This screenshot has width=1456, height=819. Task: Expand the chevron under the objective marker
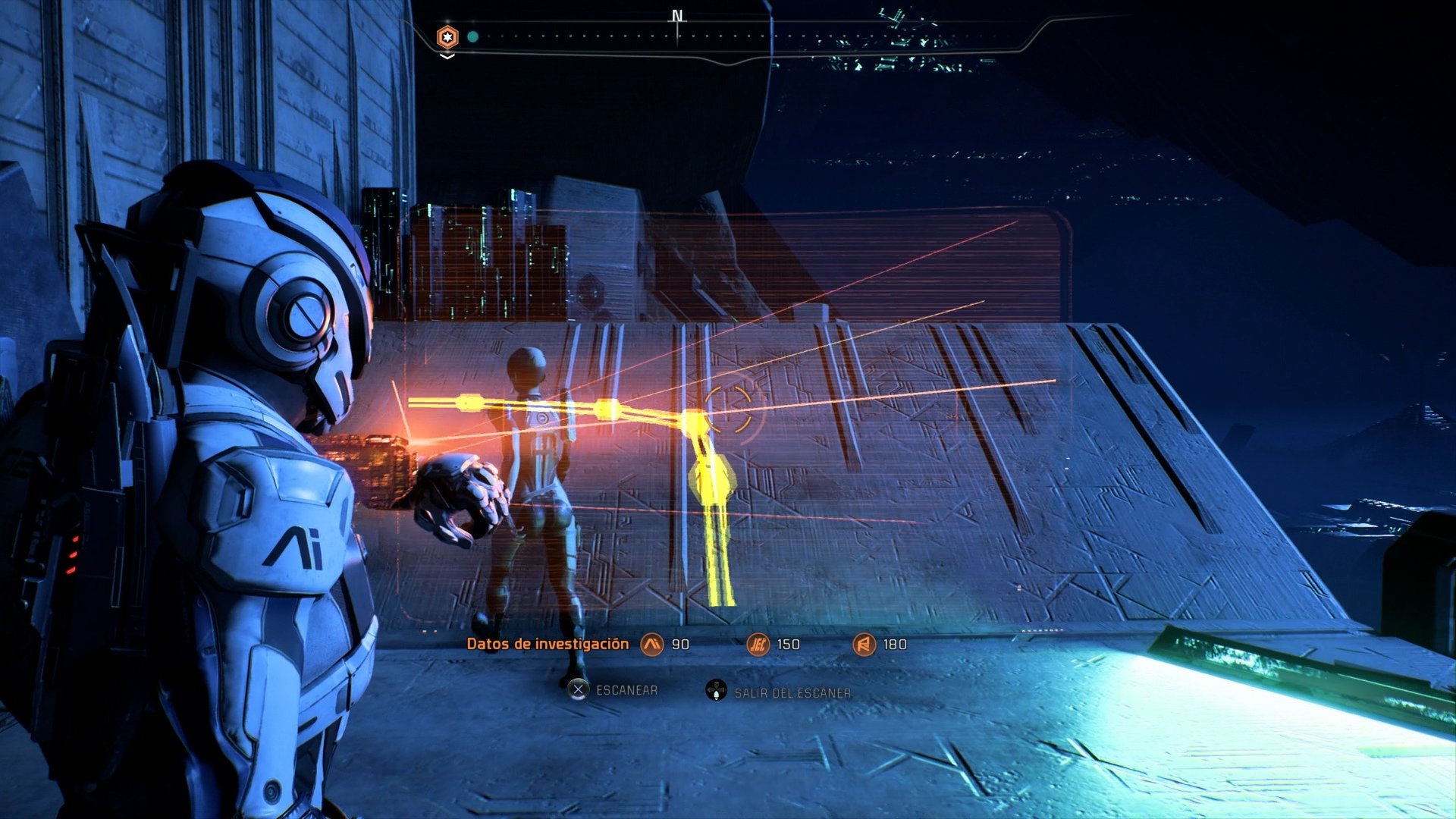(446, 55)
